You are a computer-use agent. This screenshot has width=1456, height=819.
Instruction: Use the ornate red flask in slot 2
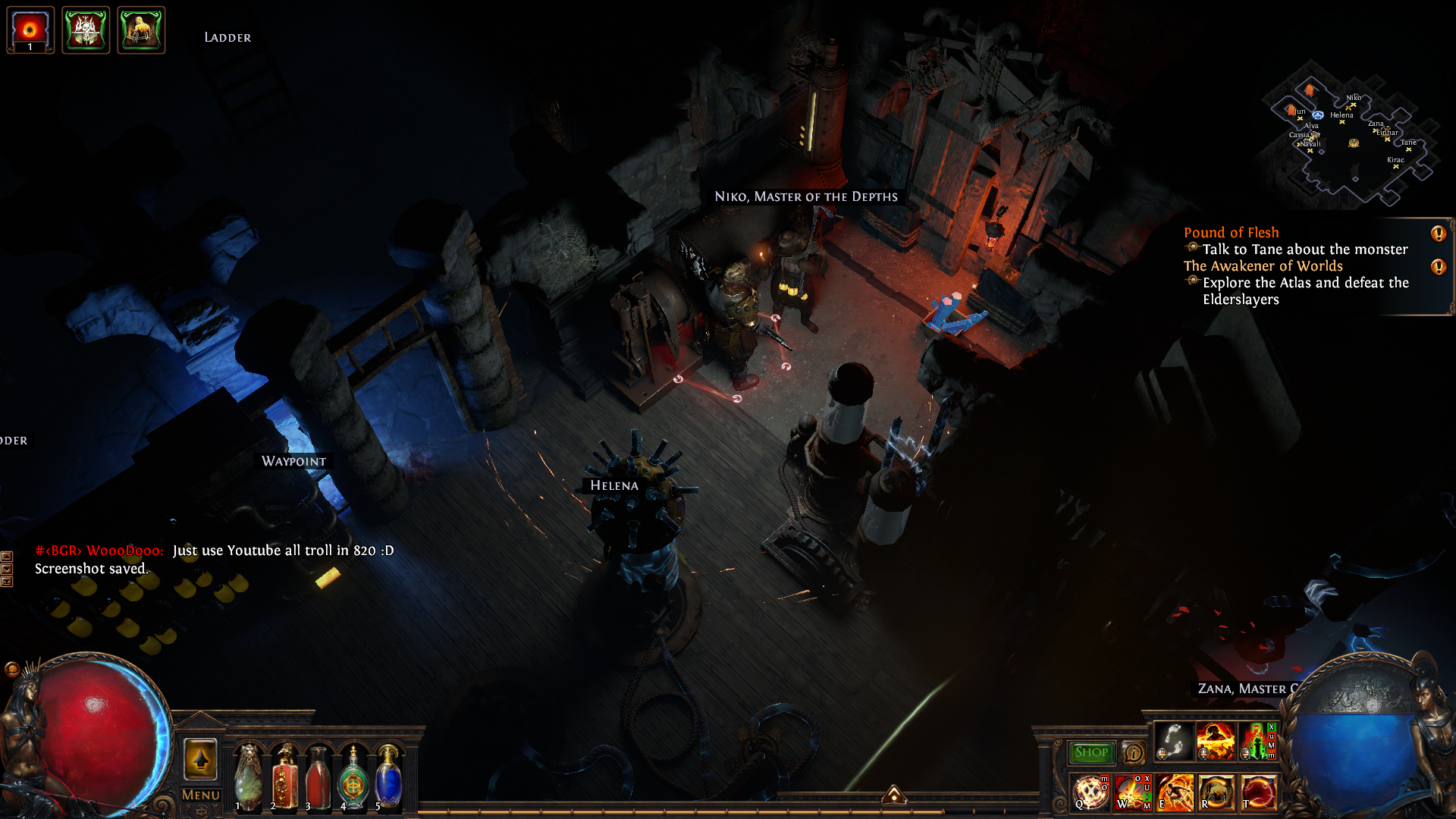(284, 777)
